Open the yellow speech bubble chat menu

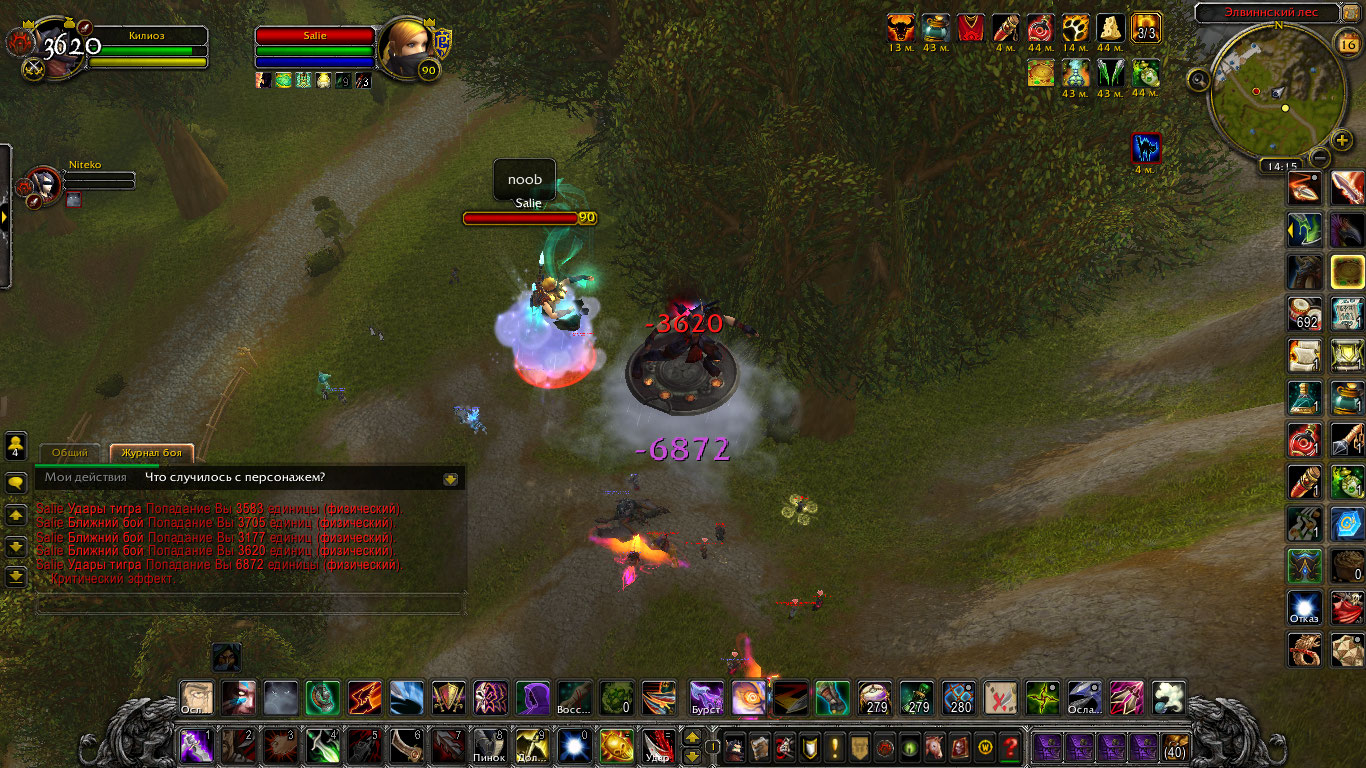tap(16, 483)
